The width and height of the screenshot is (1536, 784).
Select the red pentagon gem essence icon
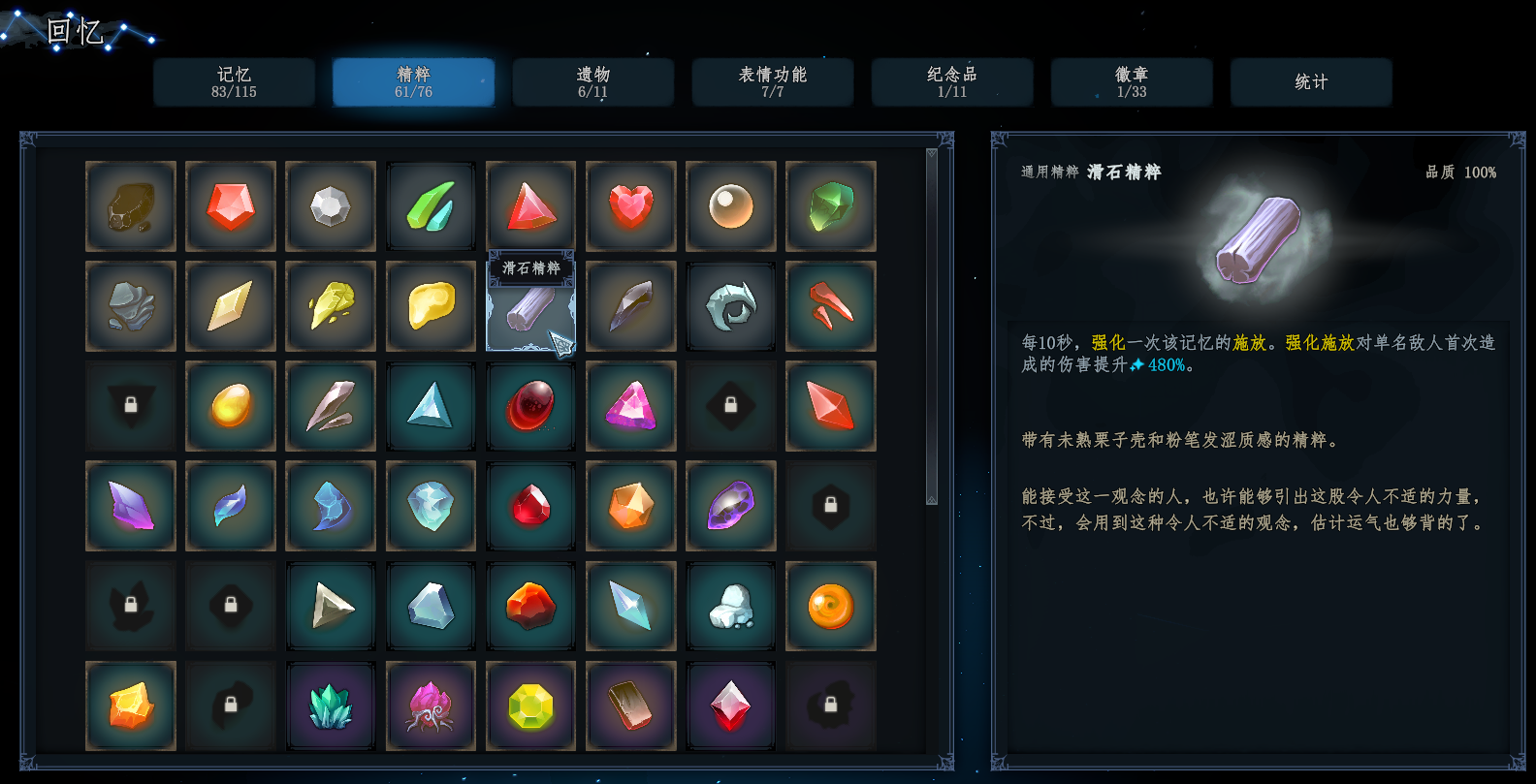click(231, 206)
